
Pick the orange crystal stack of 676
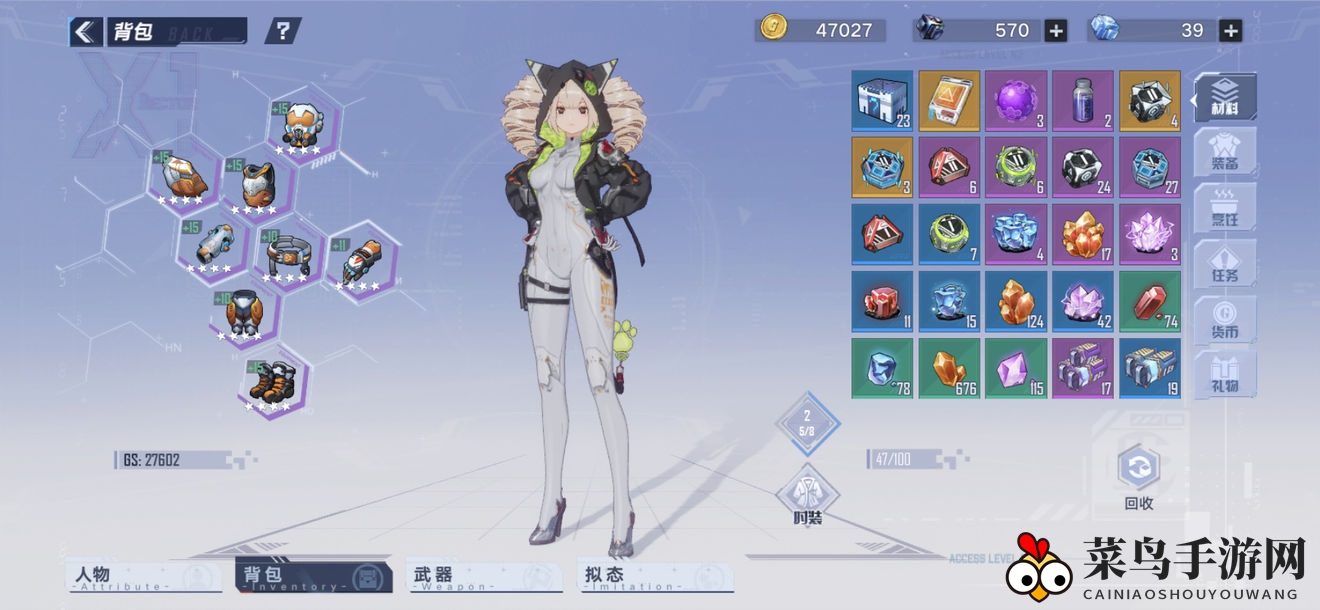coord(948,368)
